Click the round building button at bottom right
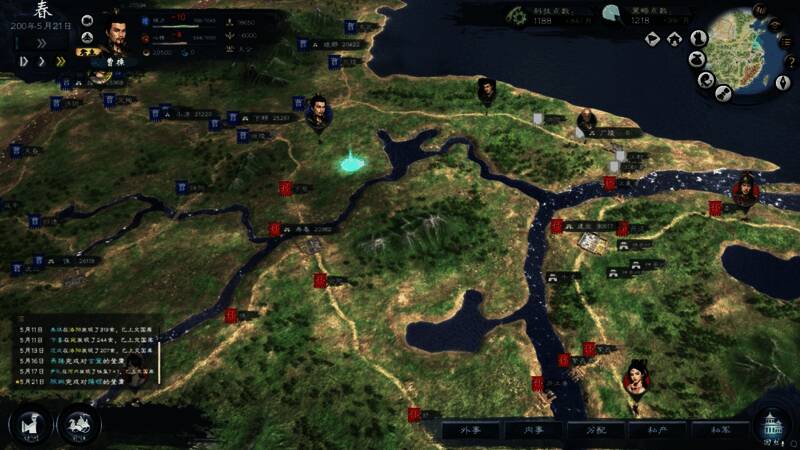Screen dimensions: 800x450 pos(772,425)
